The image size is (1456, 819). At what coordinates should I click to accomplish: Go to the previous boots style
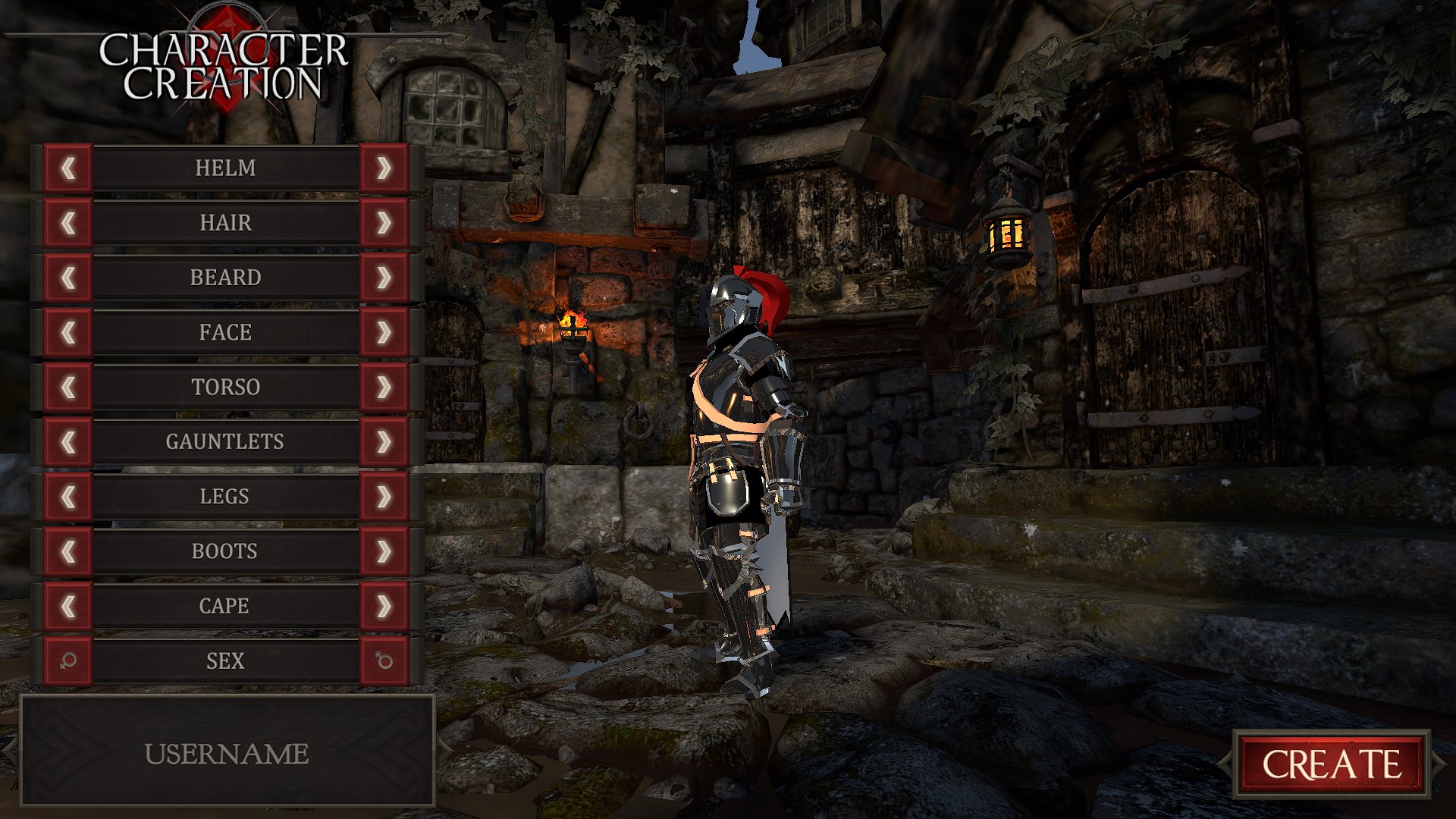68,551
